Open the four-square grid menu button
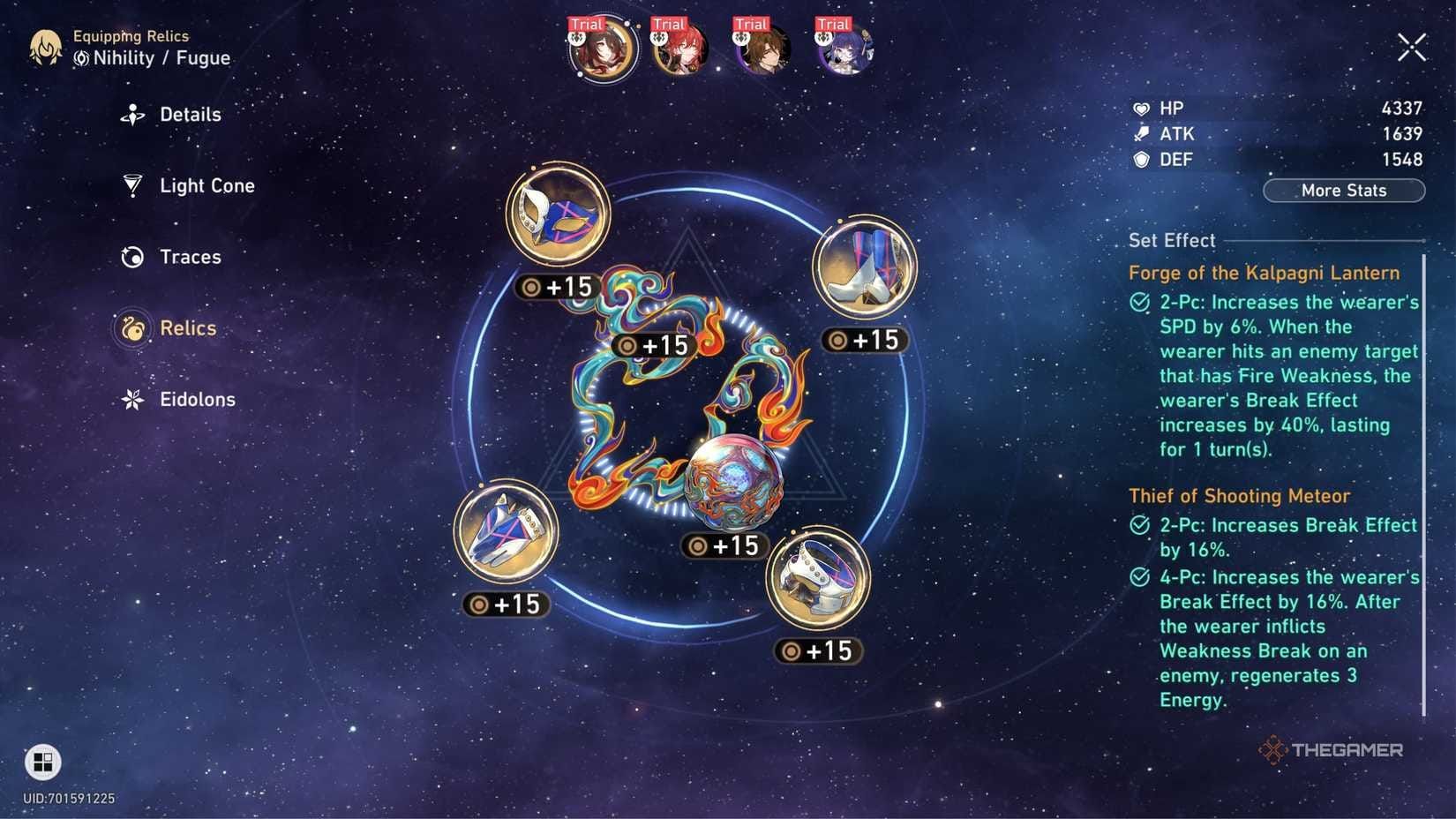Screen dimensions: 1456x819 [42, 762]
